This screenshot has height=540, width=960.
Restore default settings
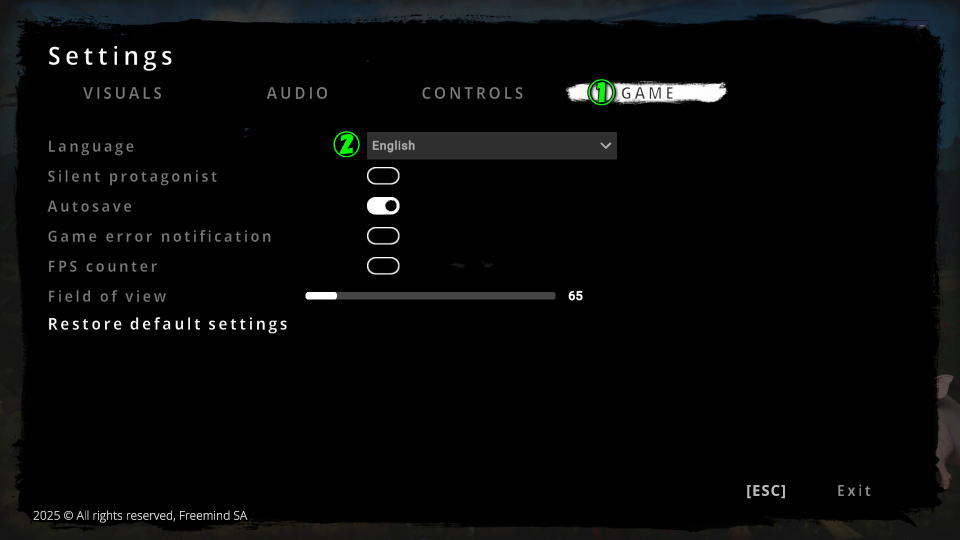coord(168,324)
